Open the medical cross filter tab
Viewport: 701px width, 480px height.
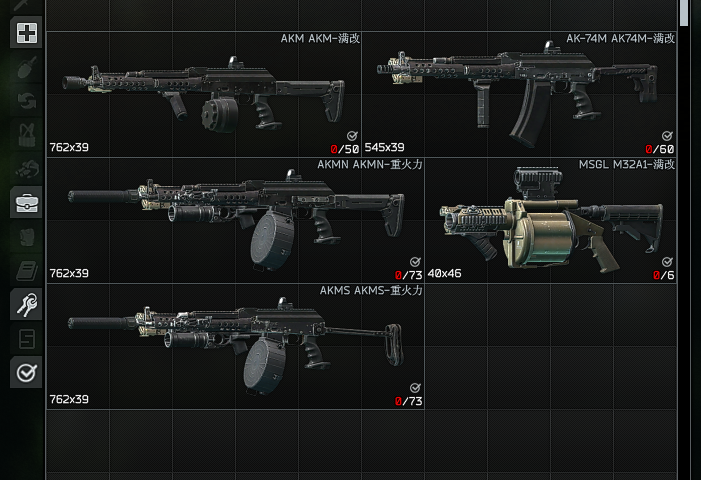[26, 34]
